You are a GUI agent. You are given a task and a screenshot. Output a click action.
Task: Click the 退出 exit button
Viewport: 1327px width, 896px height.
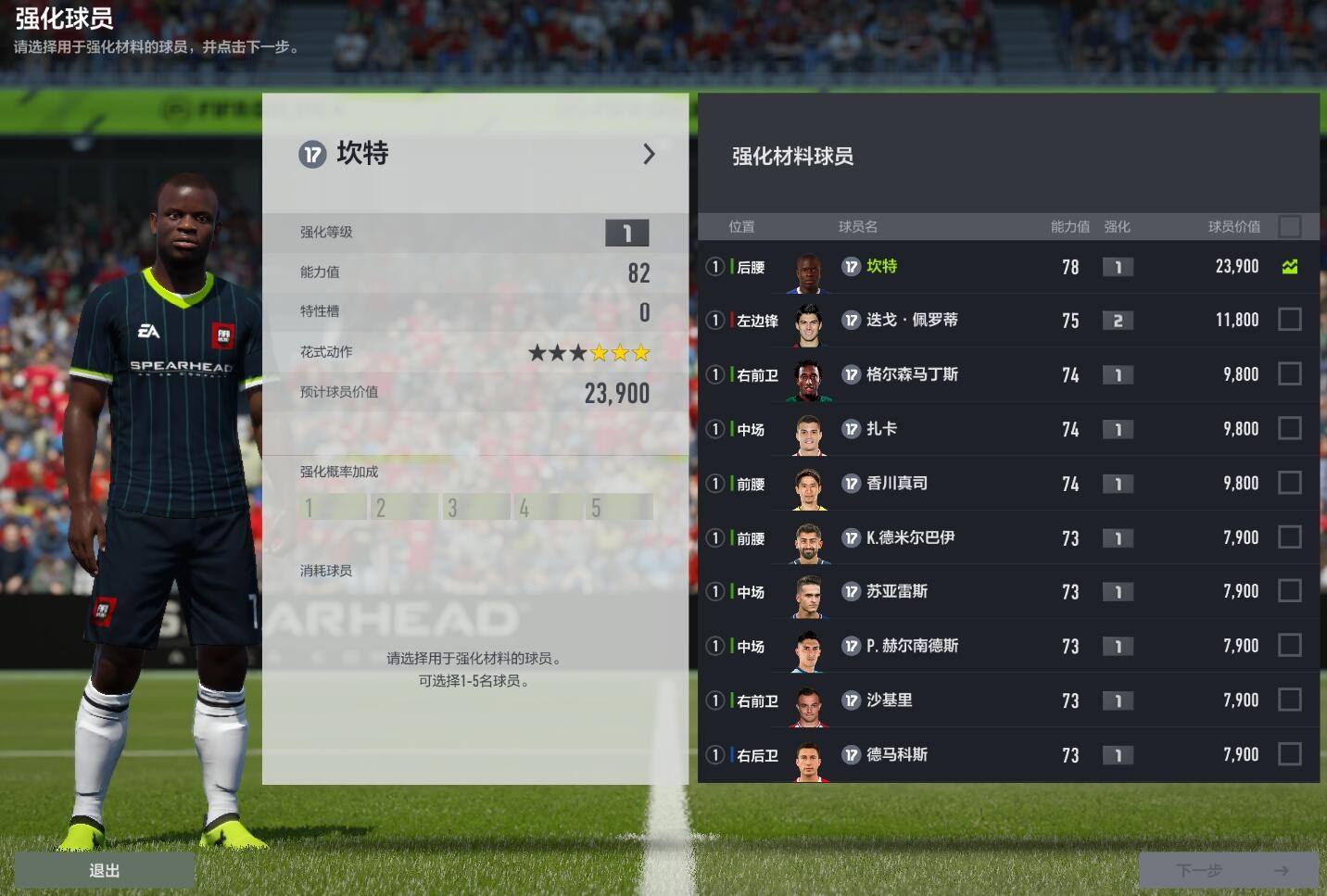(104, 870)
